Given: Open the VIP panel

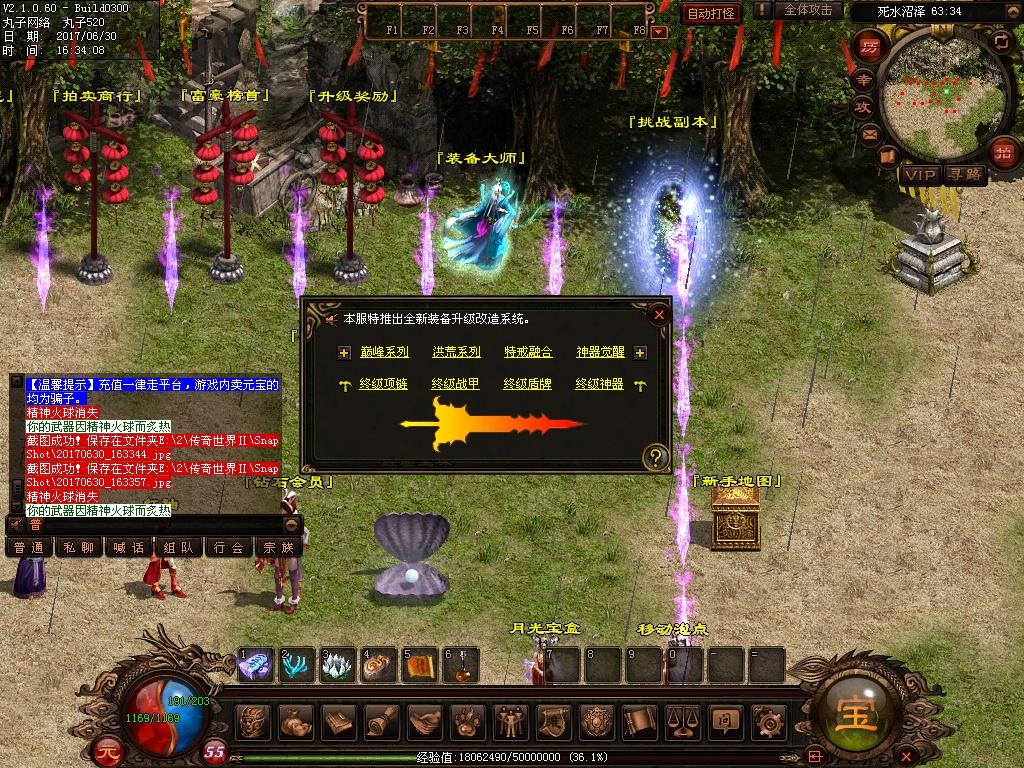Looking at the screenshot, I should pos(918,175).
